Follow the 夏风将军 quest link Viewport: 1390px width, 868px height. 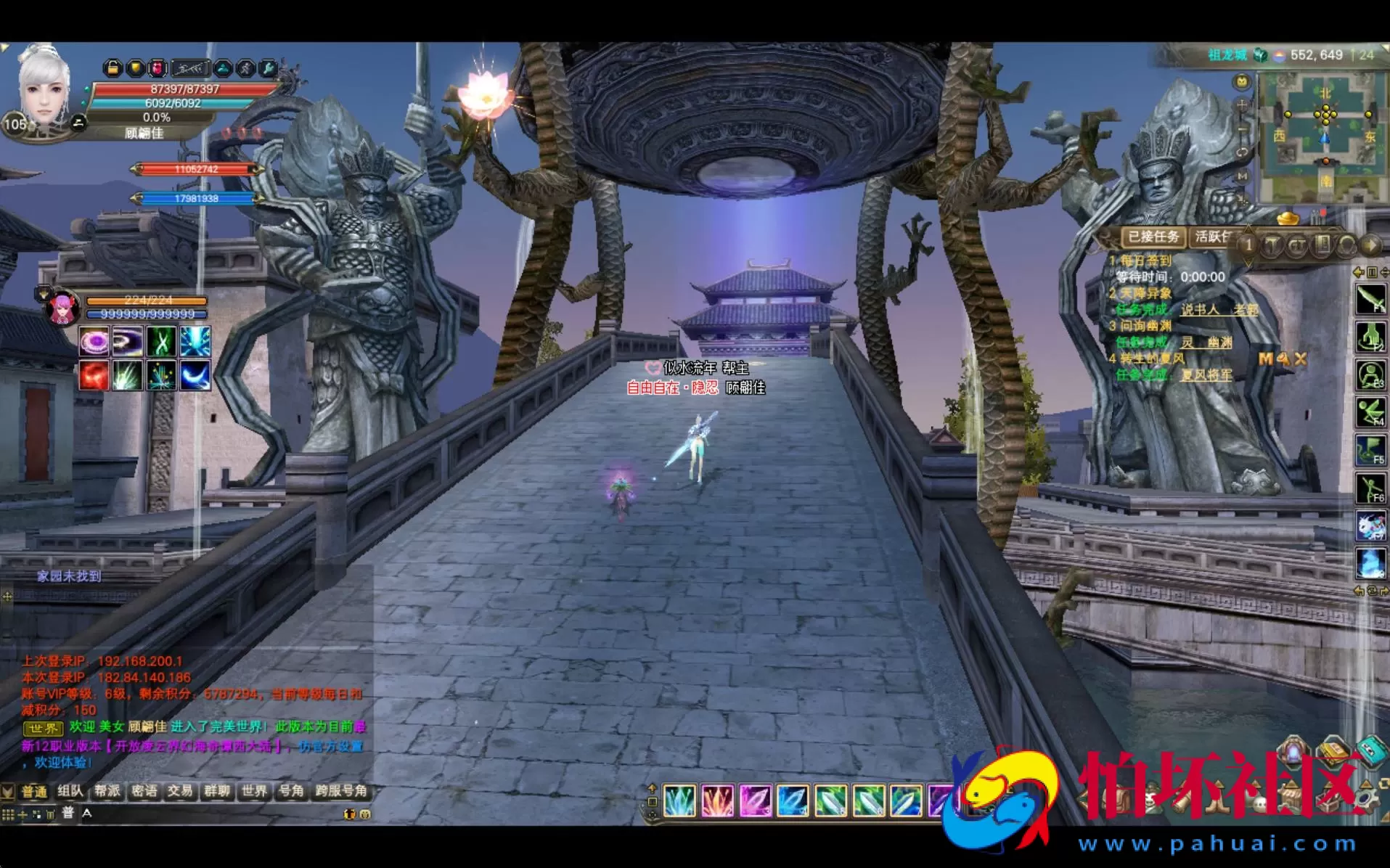click(1206, 375)
